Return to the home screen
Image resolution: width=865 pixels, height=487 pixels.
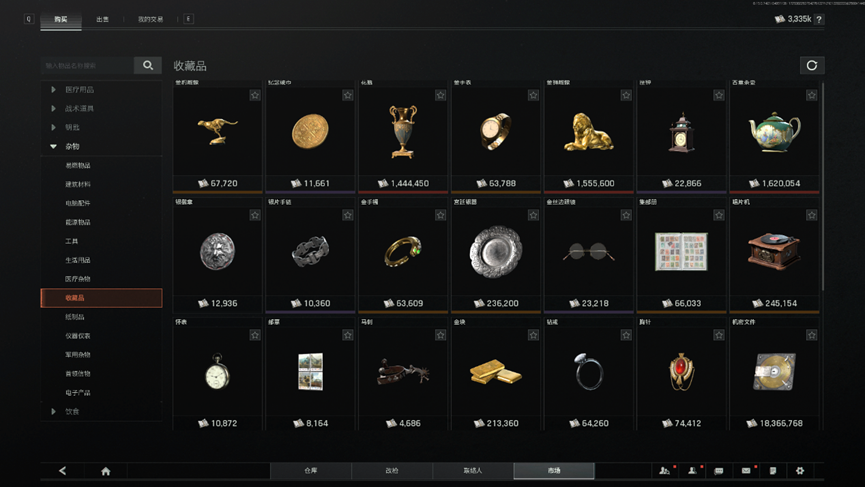coord(105,471)
